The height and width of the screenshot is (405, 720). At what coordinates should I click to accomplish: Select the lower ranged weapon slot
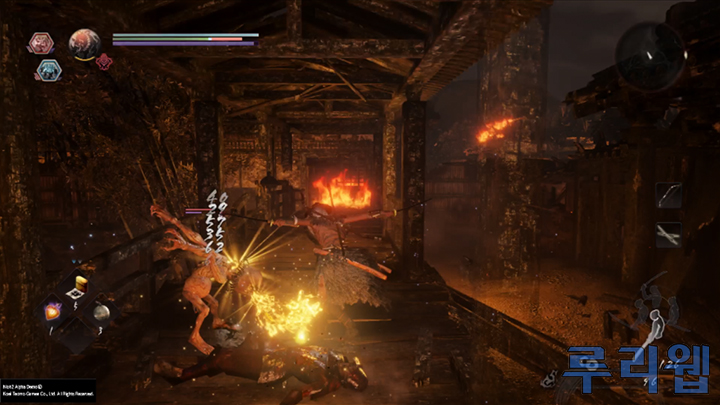[668, 234]
